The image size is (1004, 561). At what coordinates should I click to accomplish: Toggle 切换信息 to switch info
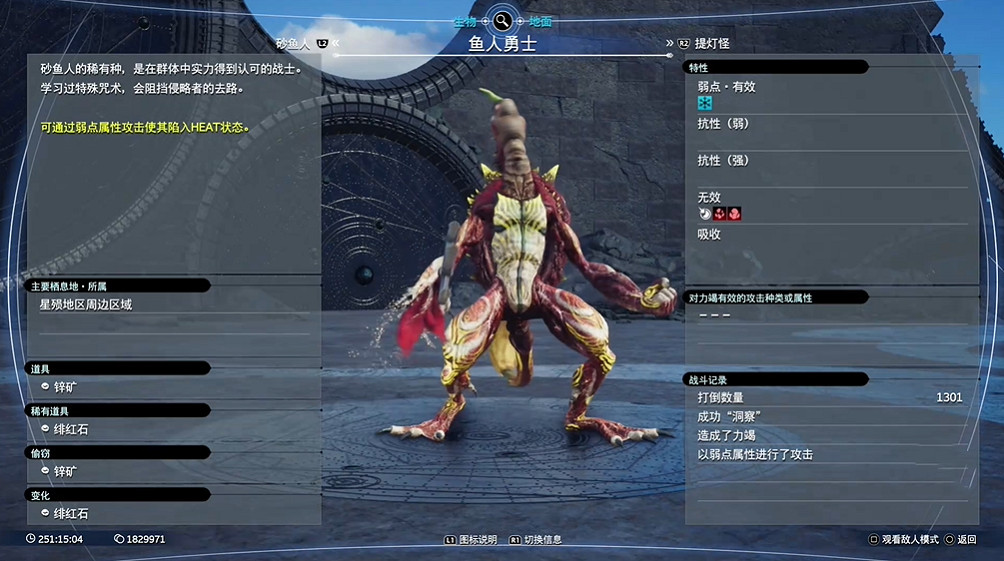(x=538, y=540)
